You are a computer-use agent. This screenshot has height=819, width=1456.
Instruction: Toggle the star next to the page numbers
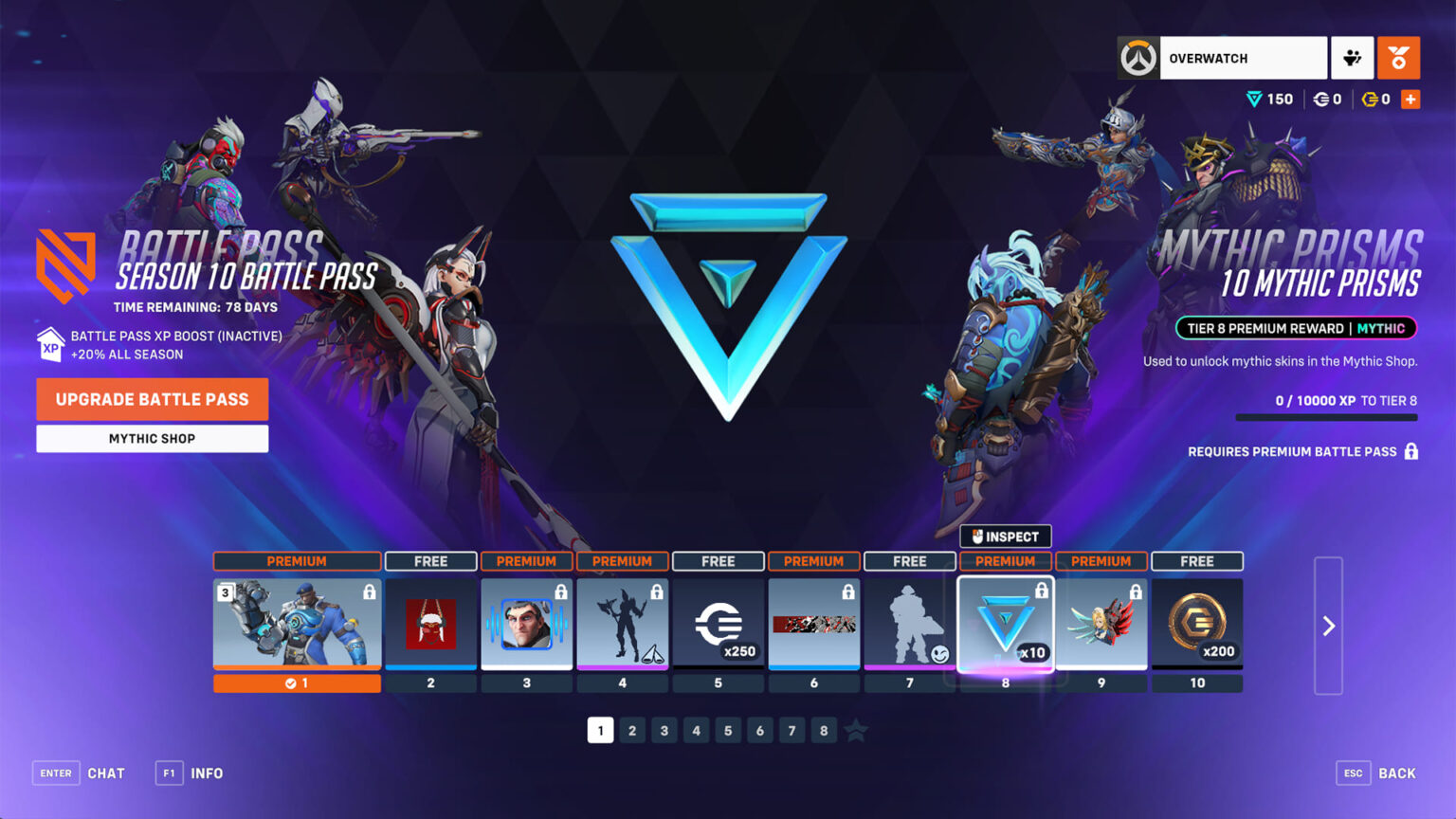click(x=854, y=730)
